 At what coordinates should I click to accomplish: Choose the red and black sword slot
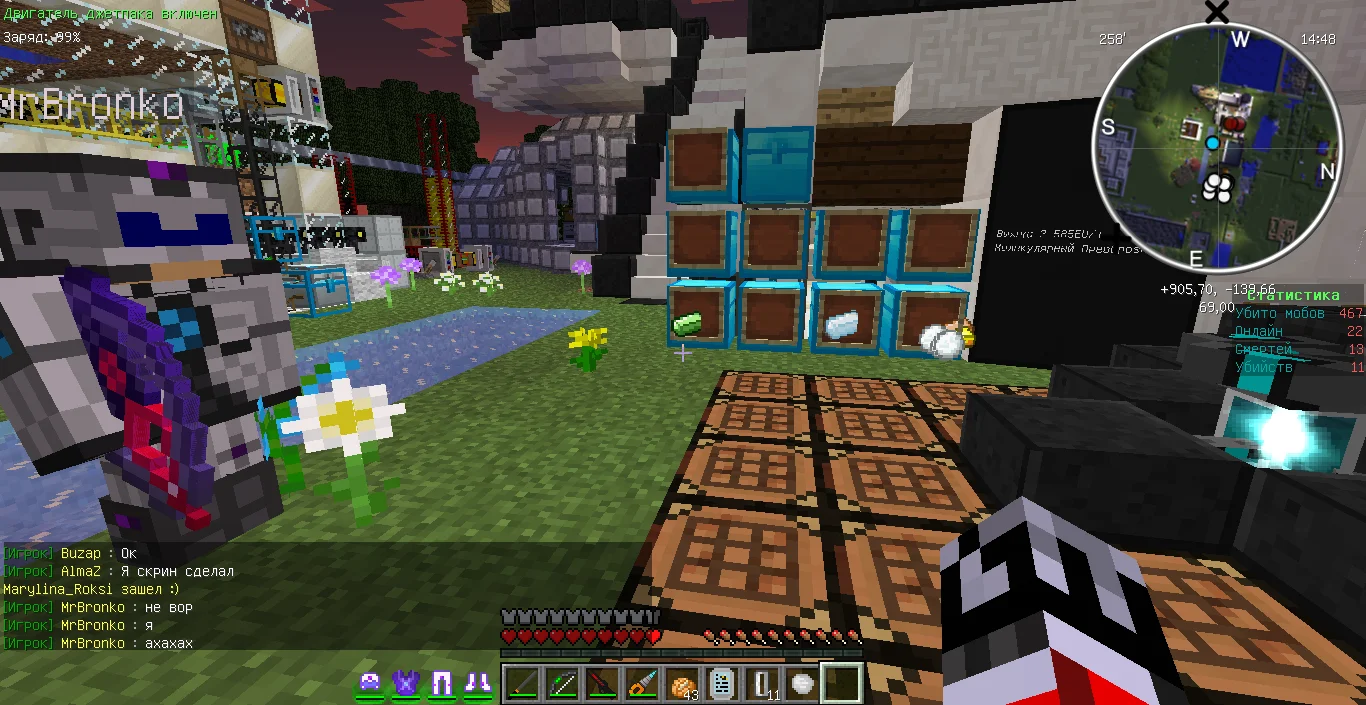[x=602, y=684]
